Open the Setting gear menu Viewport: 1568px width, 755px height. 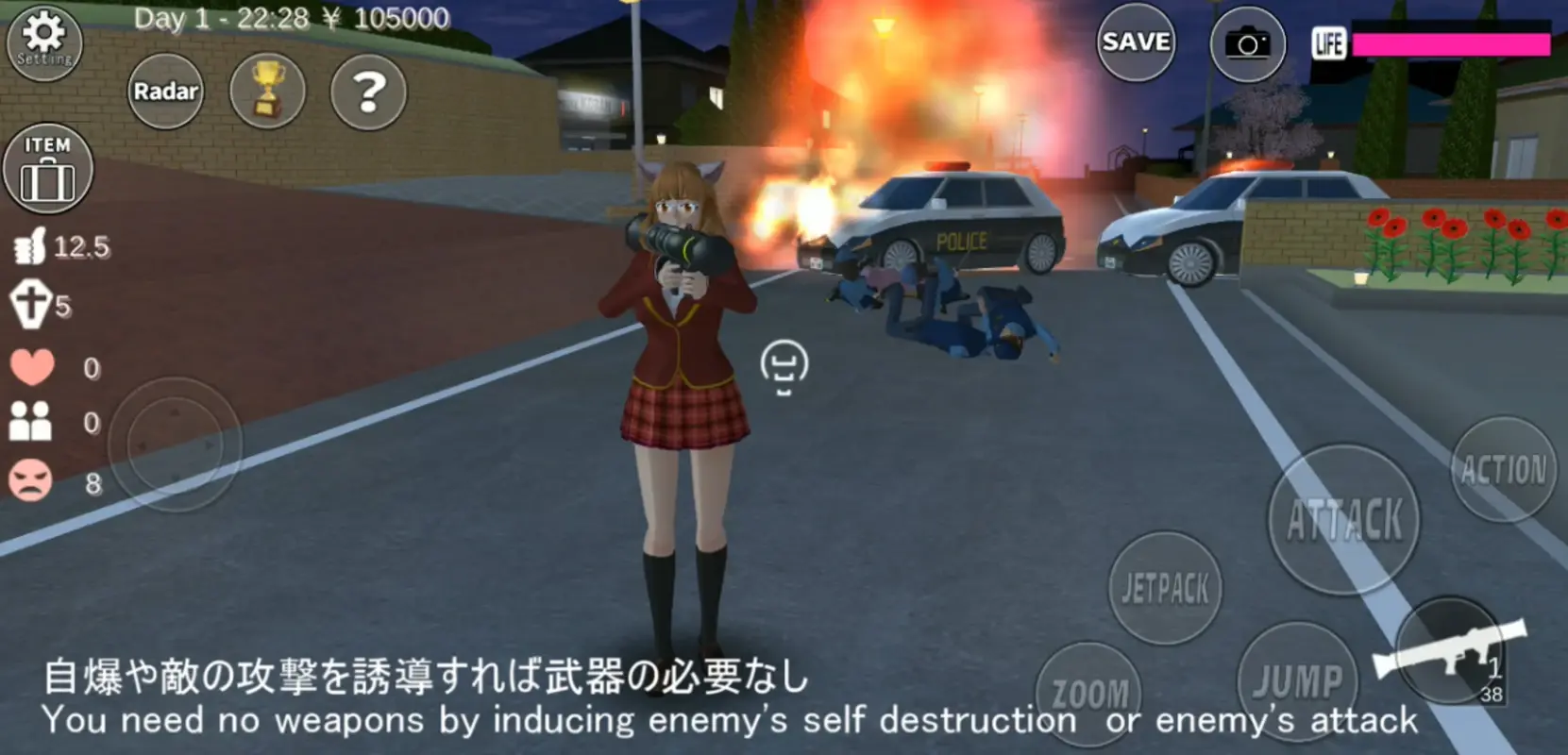(x=44, y=42)
